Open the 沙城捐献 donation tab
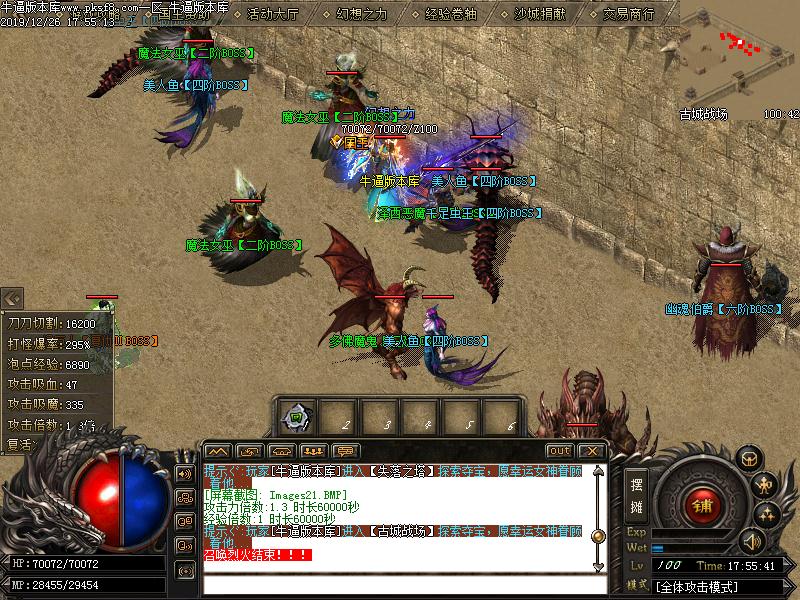This screenshot has height=600, width=800. [x=539, y=14]
